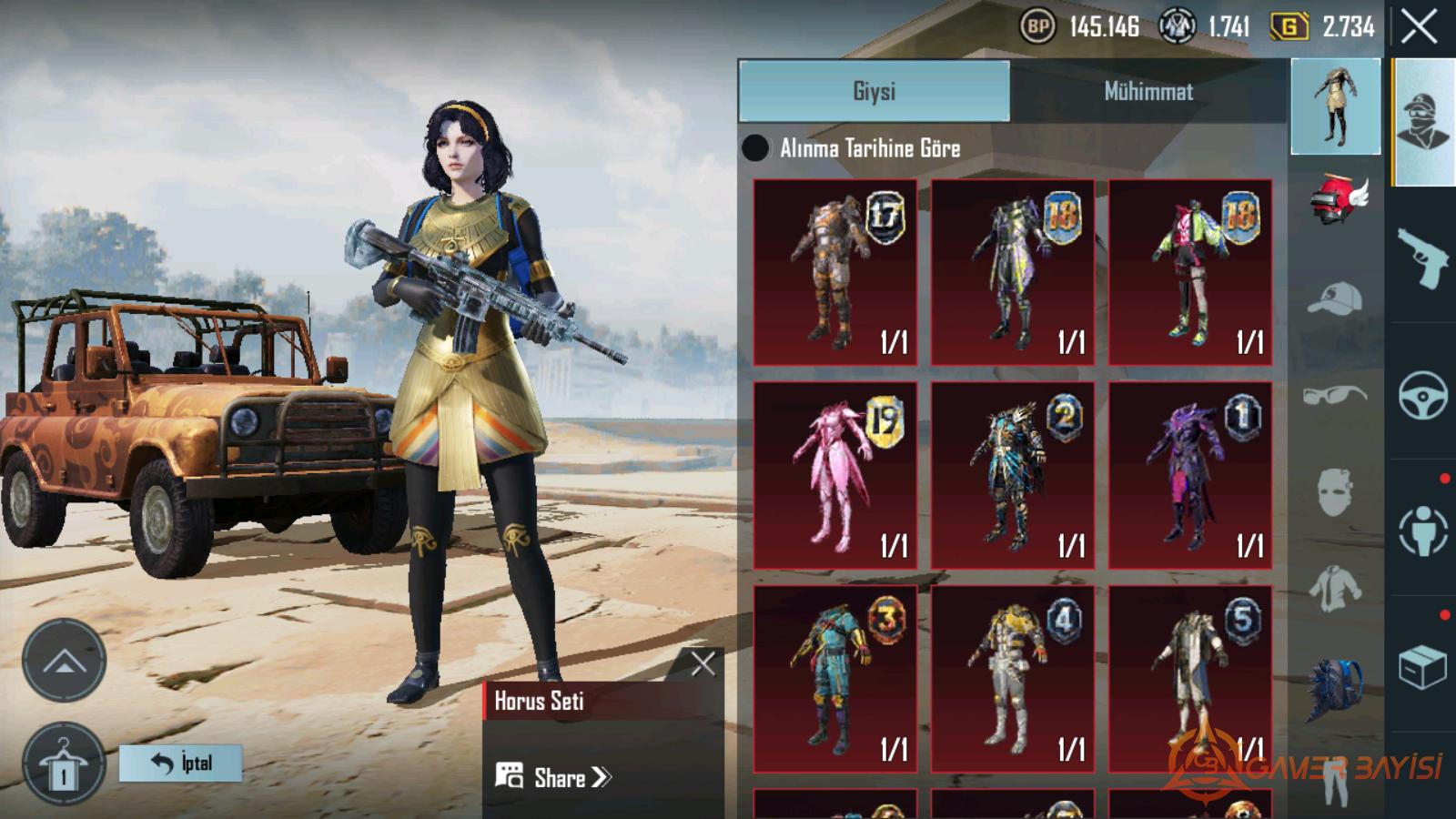Choose the white outfit with badge 5

click(x=1190, y=679)
